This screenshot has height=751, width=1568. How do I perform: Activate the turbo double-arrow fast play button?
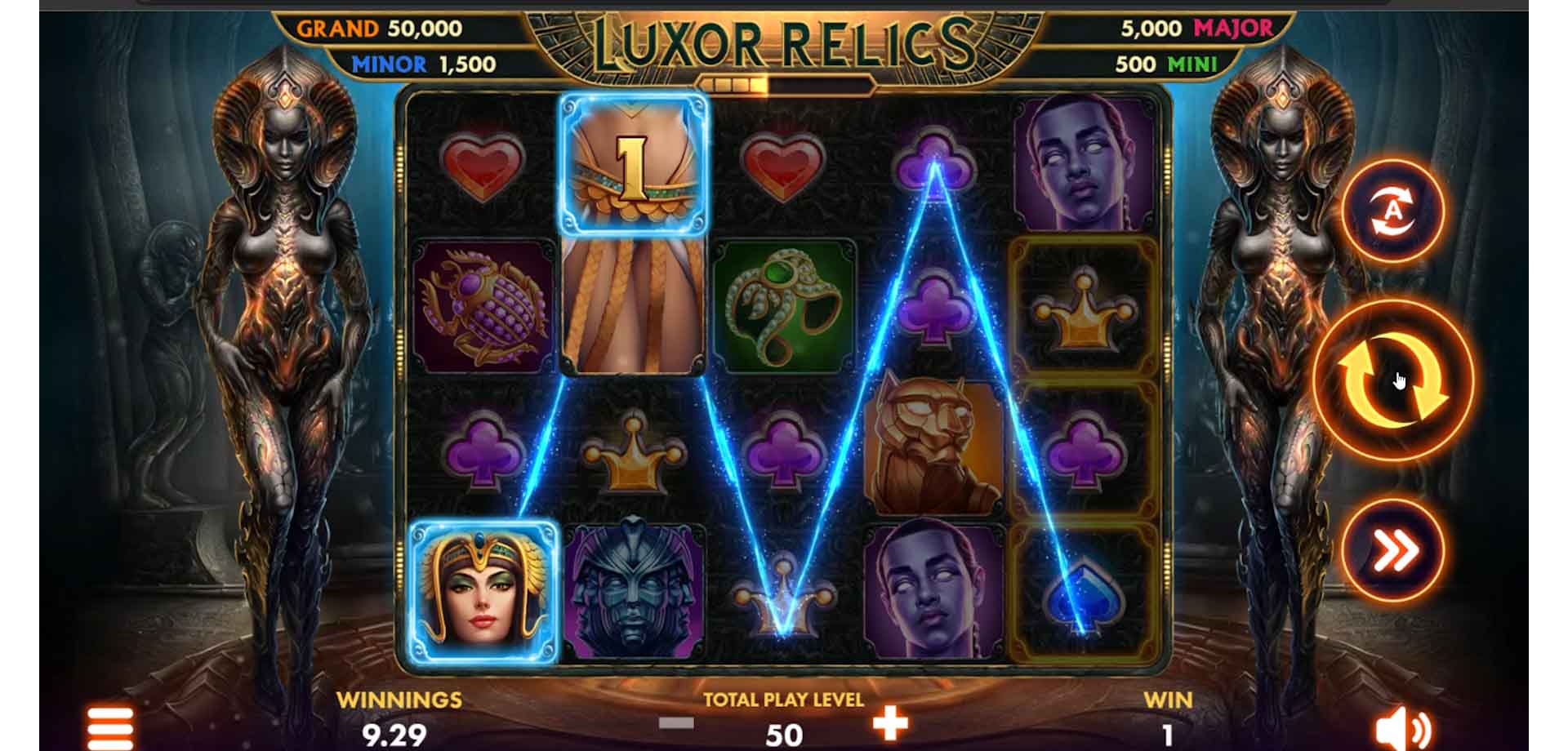click(1393, 551)
